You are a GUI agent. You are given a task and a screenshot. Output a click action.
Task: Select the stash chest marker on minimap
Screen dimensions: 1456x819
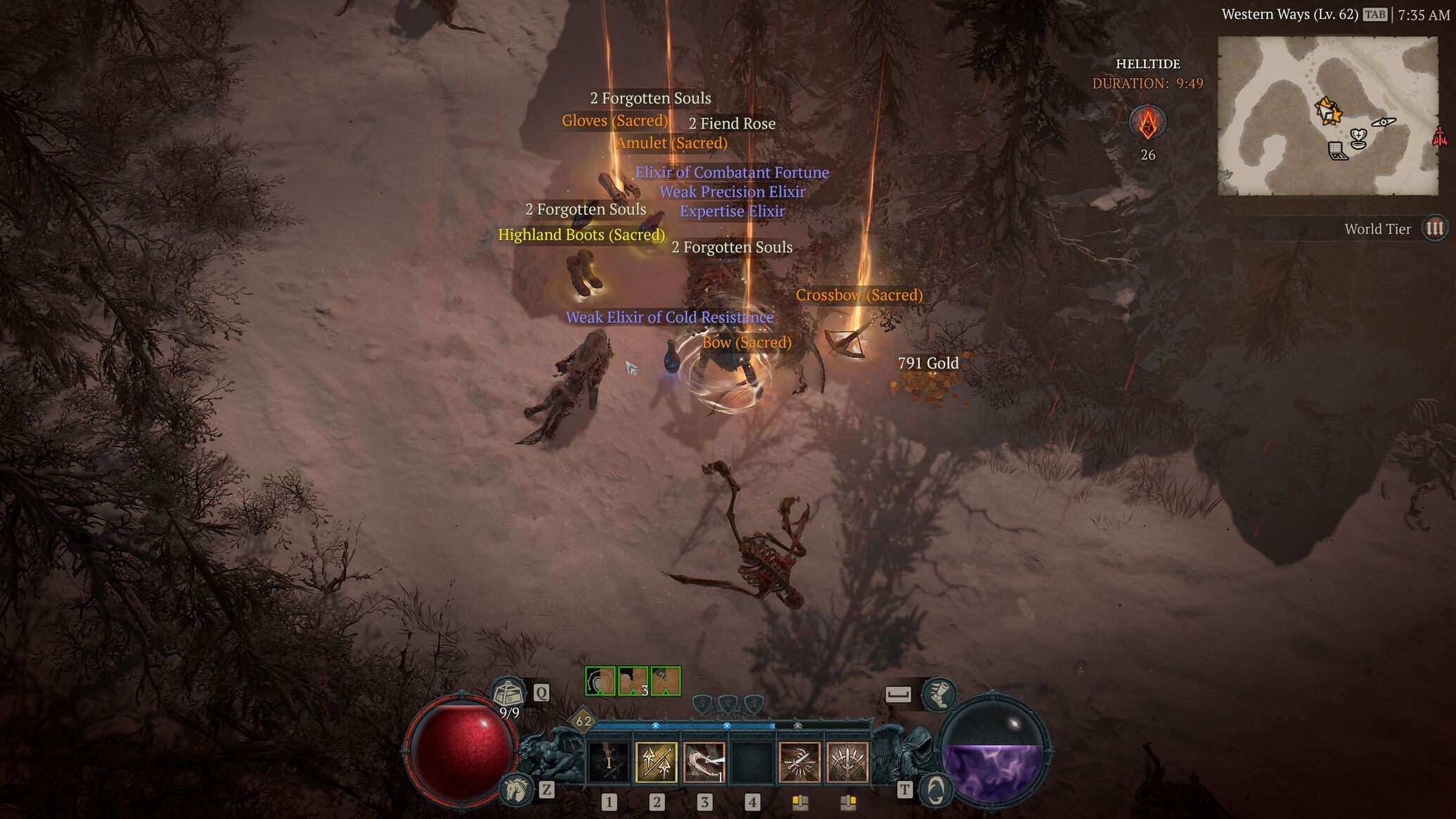click(x=1337, y=150)
